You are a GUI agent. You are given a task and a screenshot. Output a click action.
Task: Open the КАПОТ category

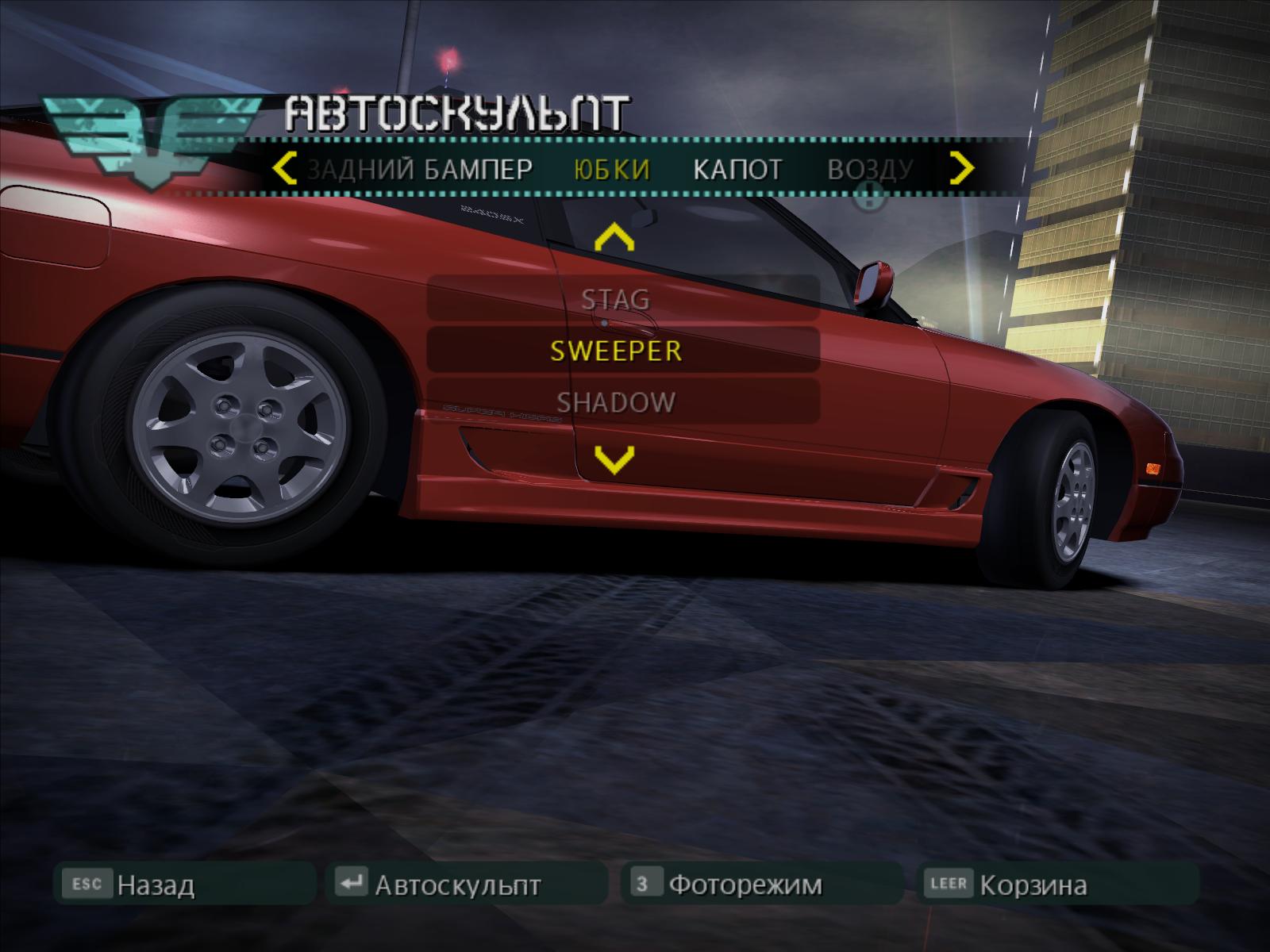pyautogui.click(x=737, y=169)
